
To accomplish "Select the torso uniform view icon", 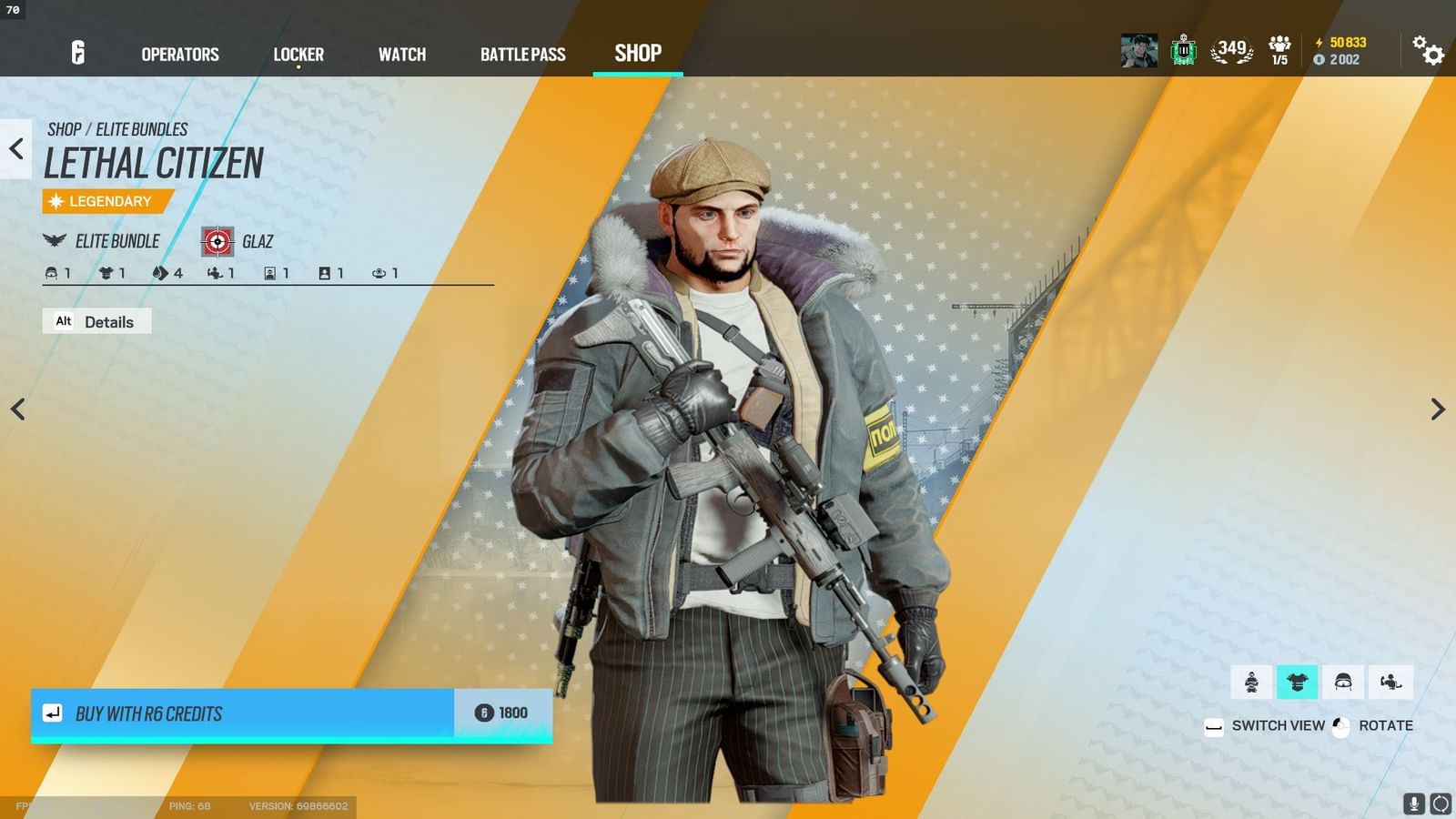I will tap(1298, 681).
